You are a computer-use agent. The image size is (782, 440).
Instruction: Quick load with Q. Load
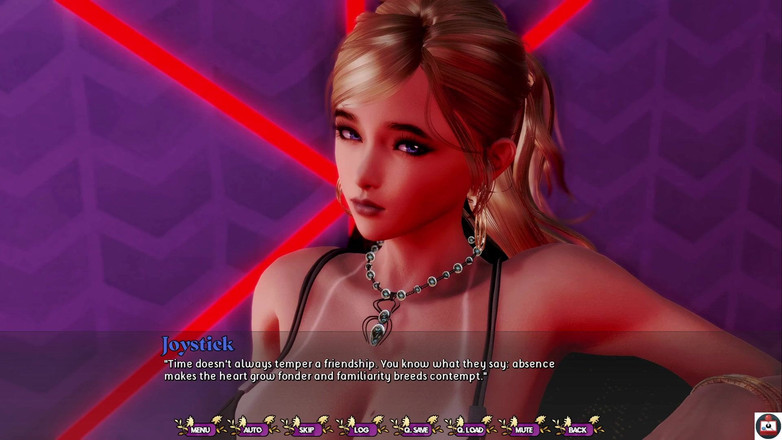(470, 429)
